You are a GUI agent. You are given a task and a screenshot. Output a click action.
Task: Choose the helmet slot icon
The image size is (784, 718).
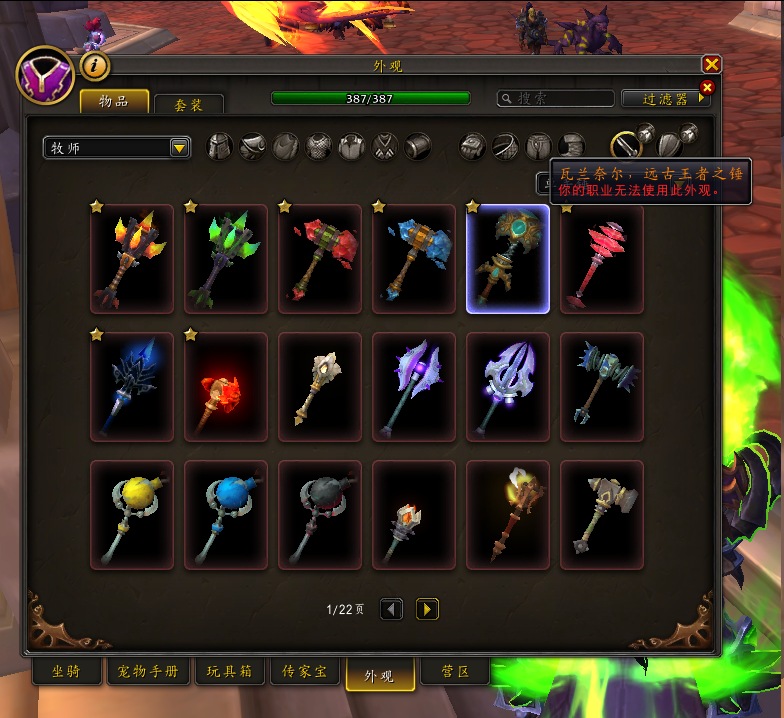coord(219,147)
